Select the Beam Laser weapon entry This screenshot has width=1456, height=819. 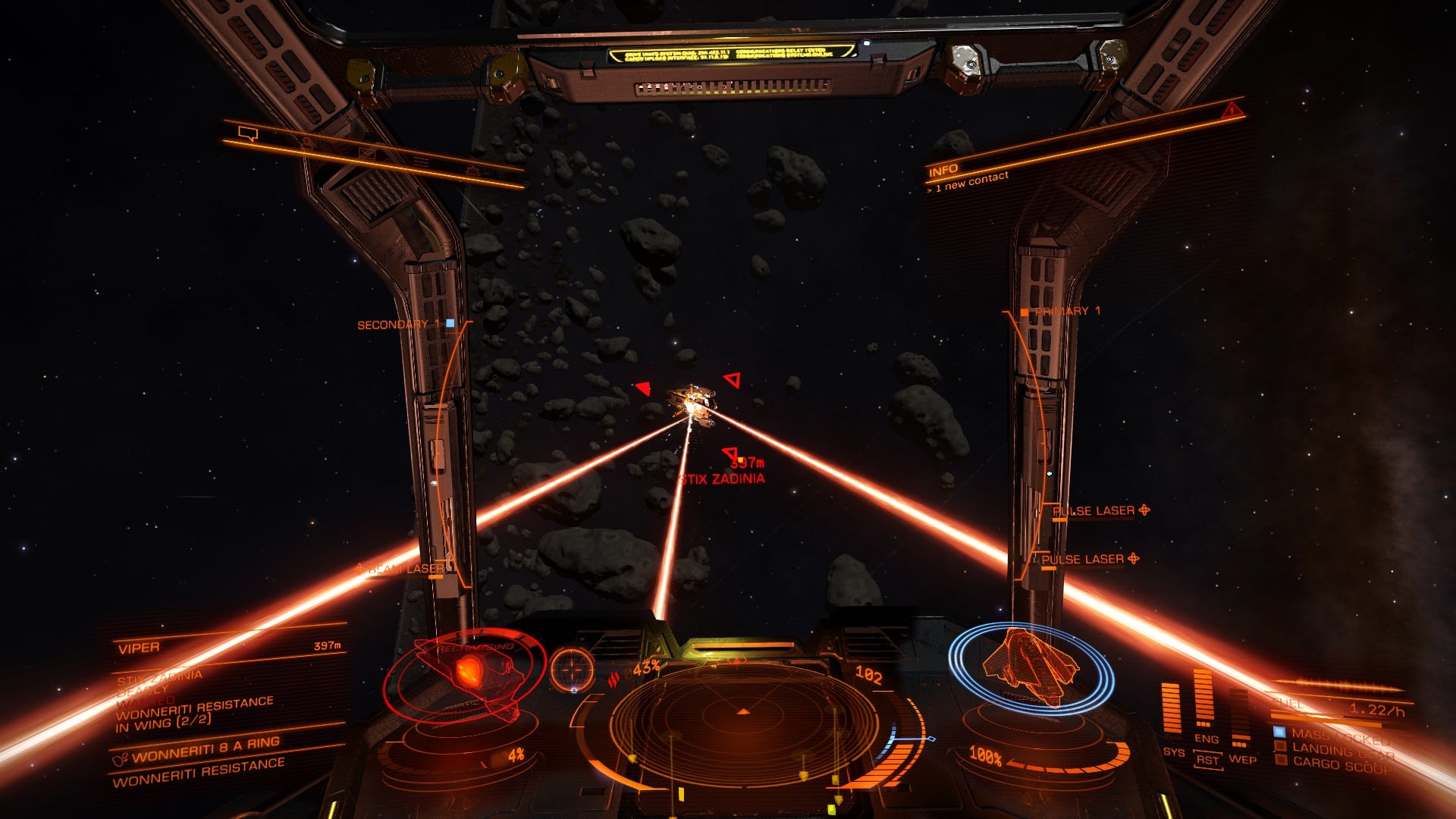(406, 569)
